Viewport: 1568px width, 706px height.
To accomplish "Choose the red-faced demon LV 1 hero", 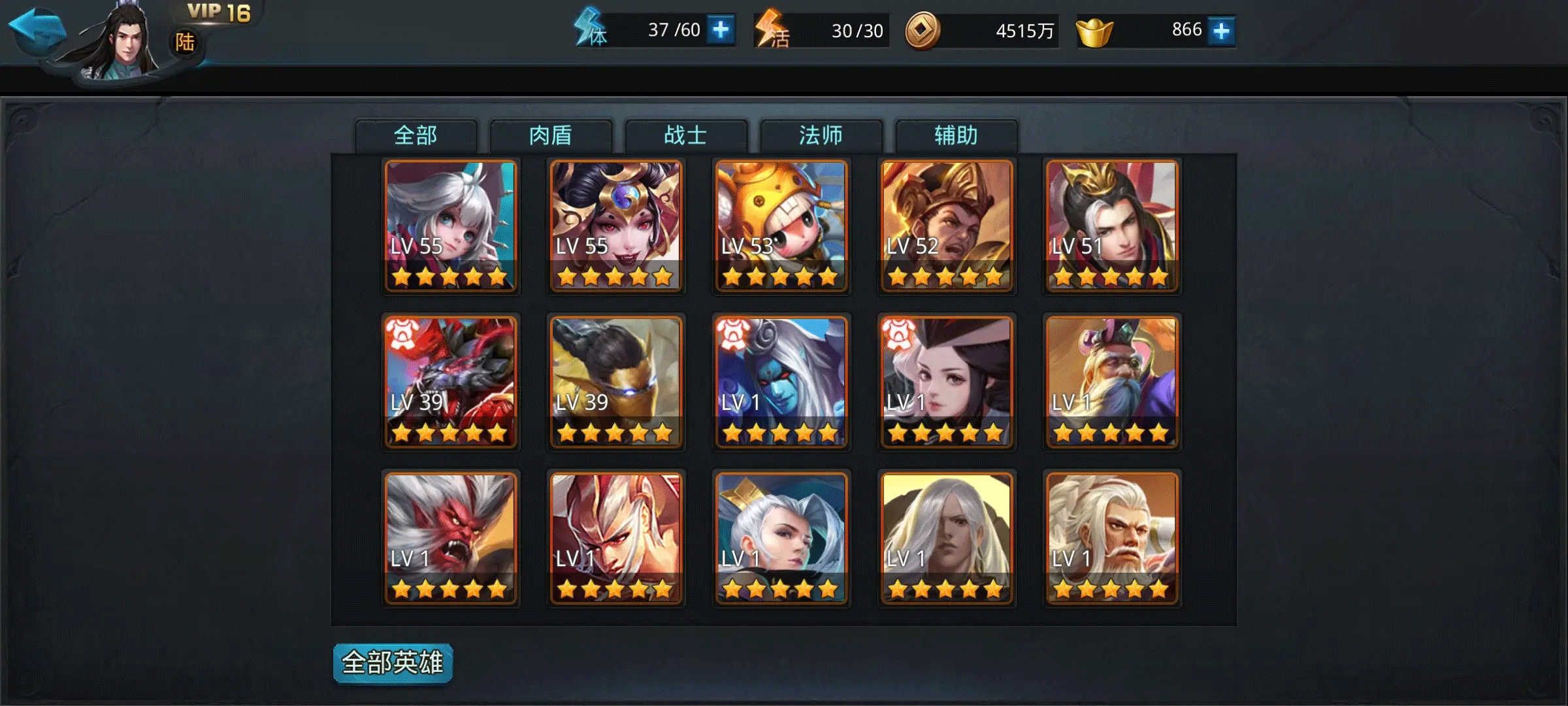I will tap(450, 538).
